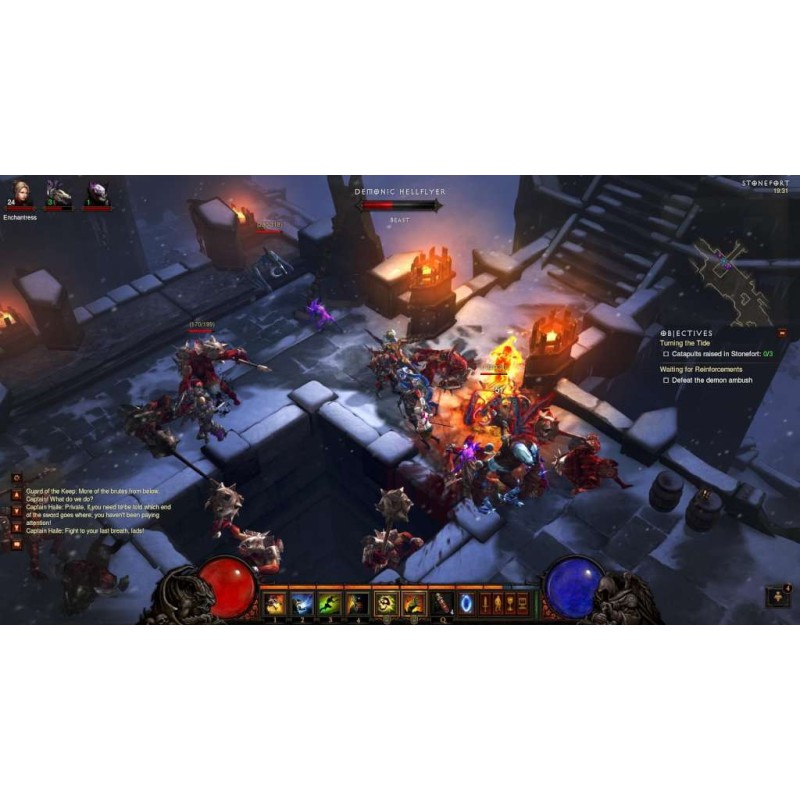The image size is (800, 800).
Task: Select the Enchantress follower portrait
Action: pyautogui.click(x=20, y=193)
